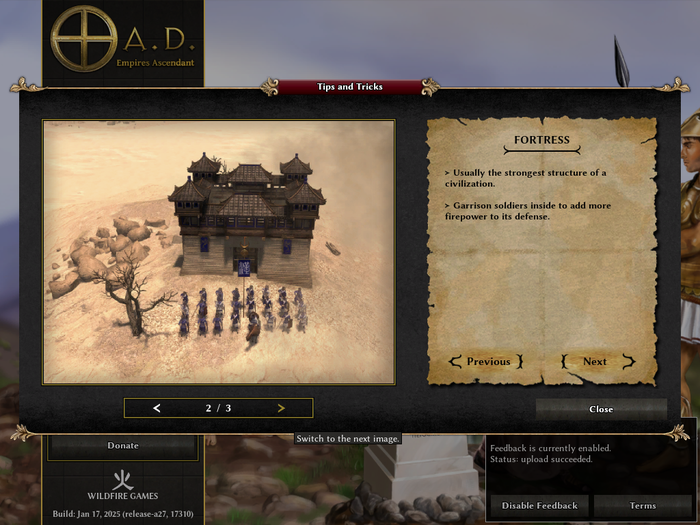Viewport: 700px width, 525px height.
Task: Go back to the Previous tip
Action: tap(487, 361)
